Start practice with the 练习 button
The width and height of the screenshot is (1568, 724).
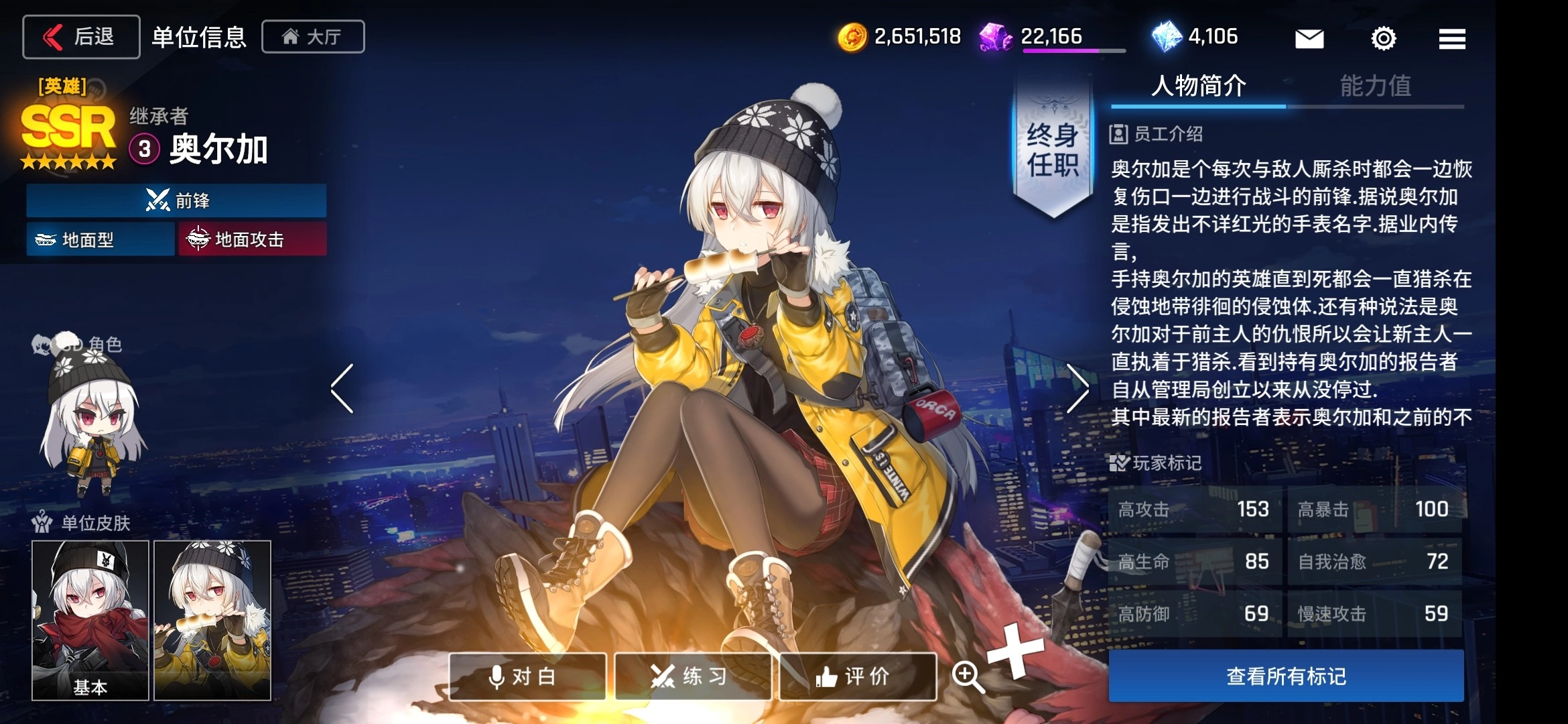[693, 676]
